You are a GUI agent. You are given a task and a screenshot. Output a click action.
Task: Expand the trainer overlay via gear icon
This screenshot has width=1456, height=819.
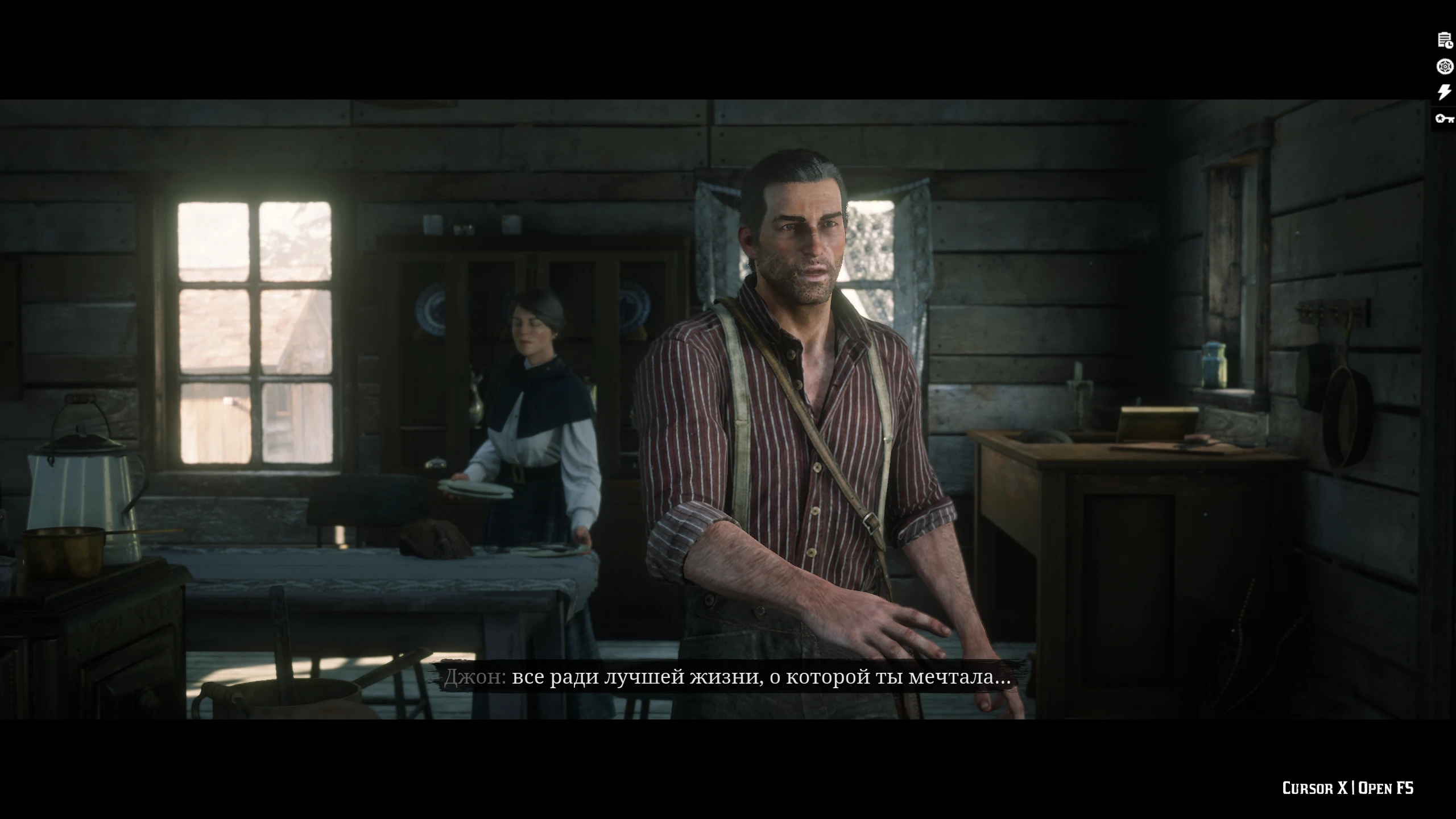point(1444,65)
